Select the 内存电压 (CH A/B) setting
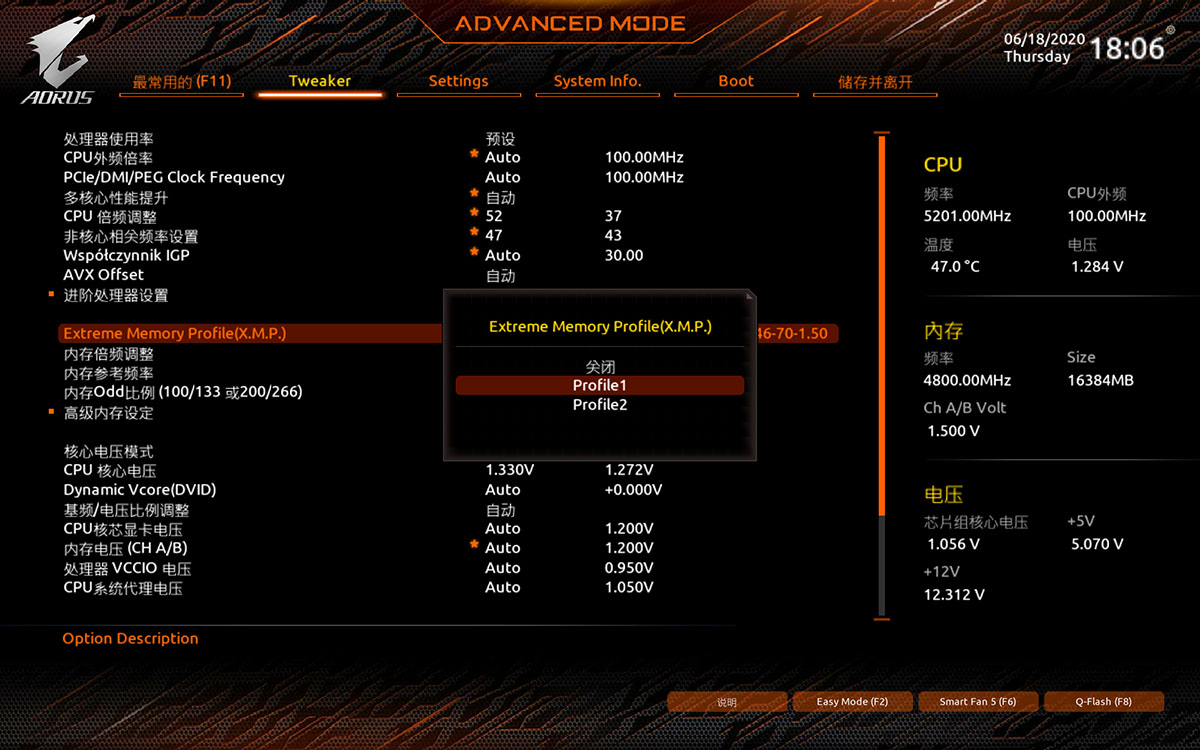Screen dimensions: 1200x750 click(x=126, y=548)
